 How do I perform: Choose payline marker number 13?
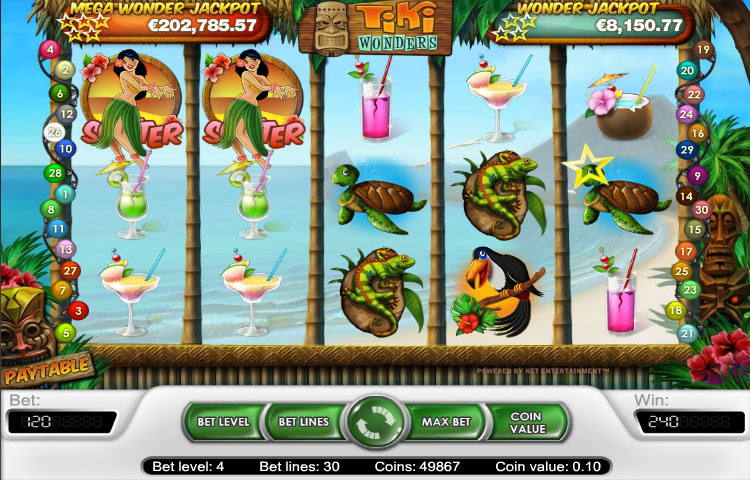click(x=66, y=249)
